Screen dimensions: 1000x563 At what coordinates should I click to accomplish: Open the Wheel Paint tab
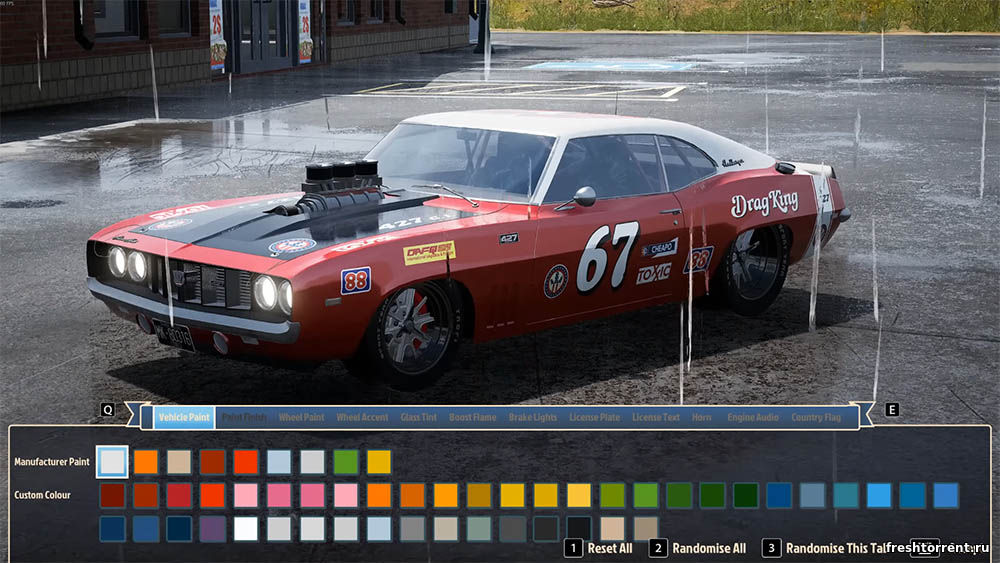(301, 417)
